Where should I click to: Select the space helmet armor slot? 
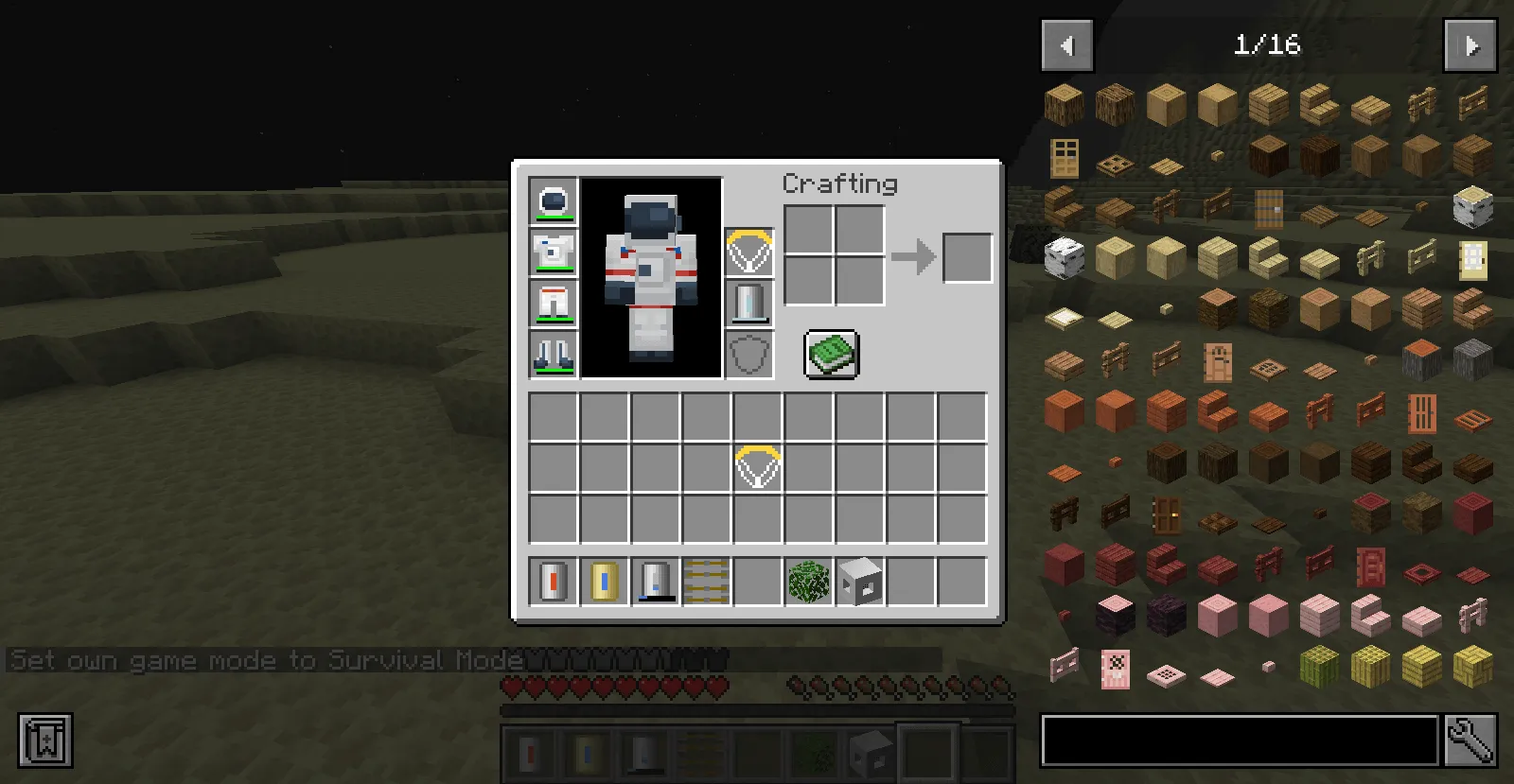pyautogui.click(x=553, y=200)
